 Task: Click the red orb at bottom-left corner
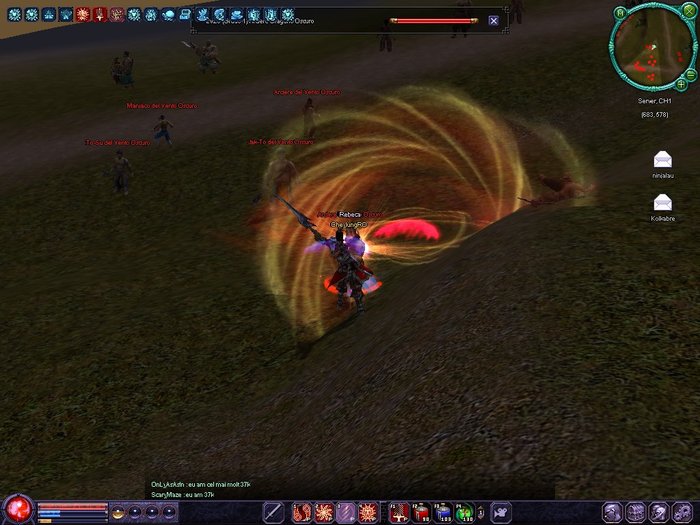[x=18, y=508]
